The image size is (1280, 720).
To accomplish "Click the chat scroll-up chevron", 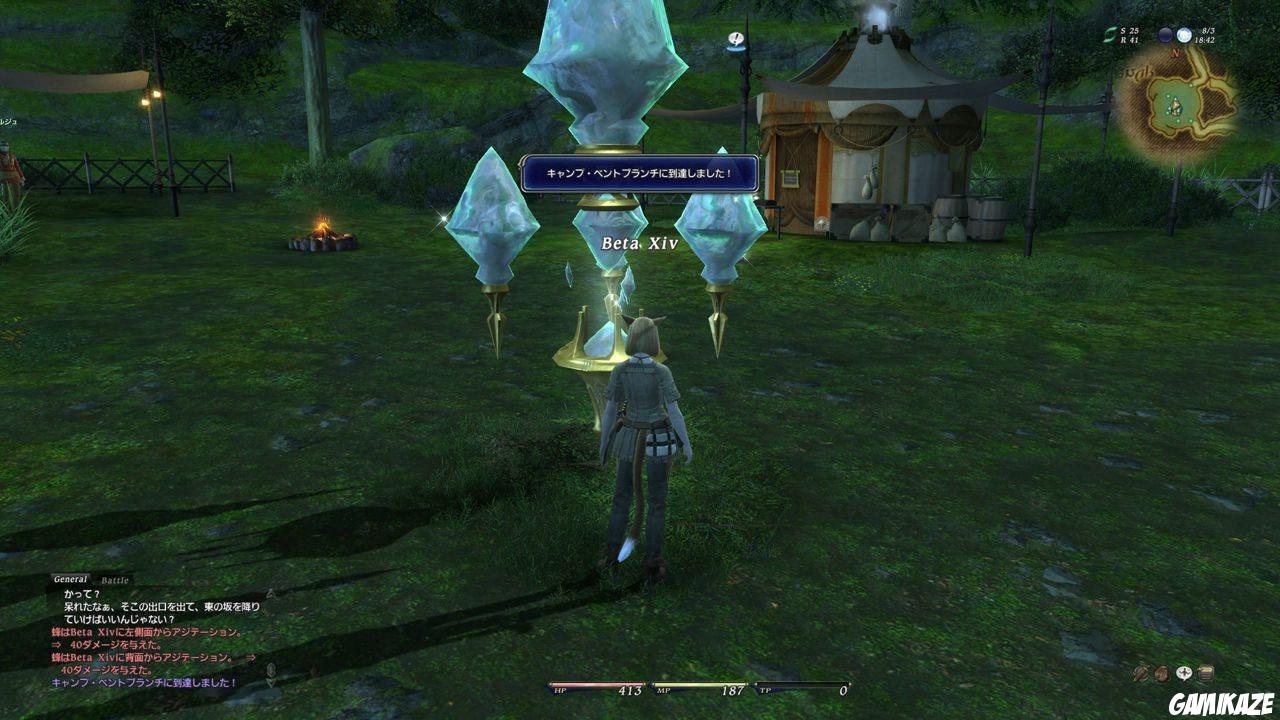I will [x=269, y=595].
